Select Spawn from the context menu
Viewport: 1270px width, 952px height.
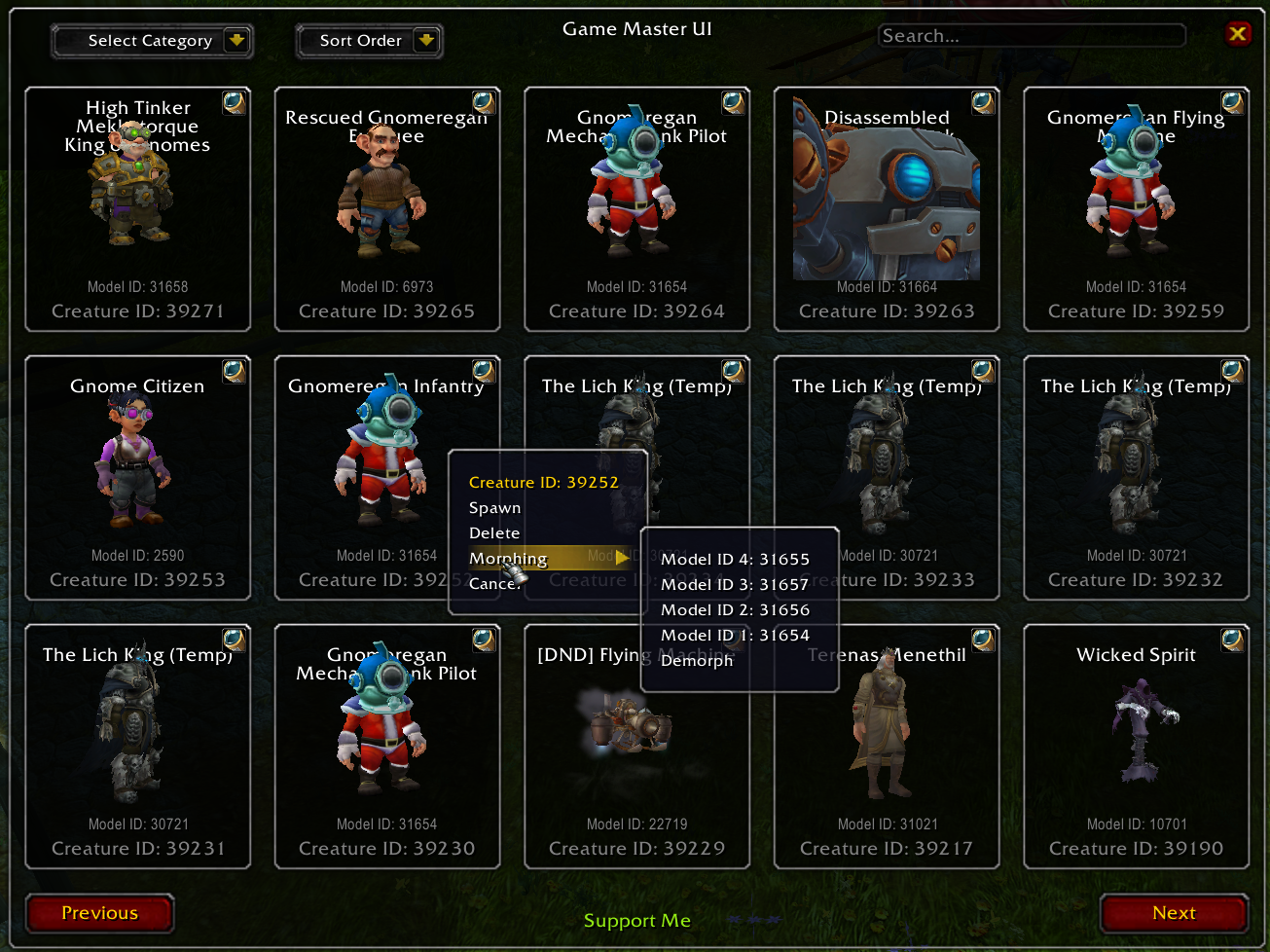(x=495, y=507)
